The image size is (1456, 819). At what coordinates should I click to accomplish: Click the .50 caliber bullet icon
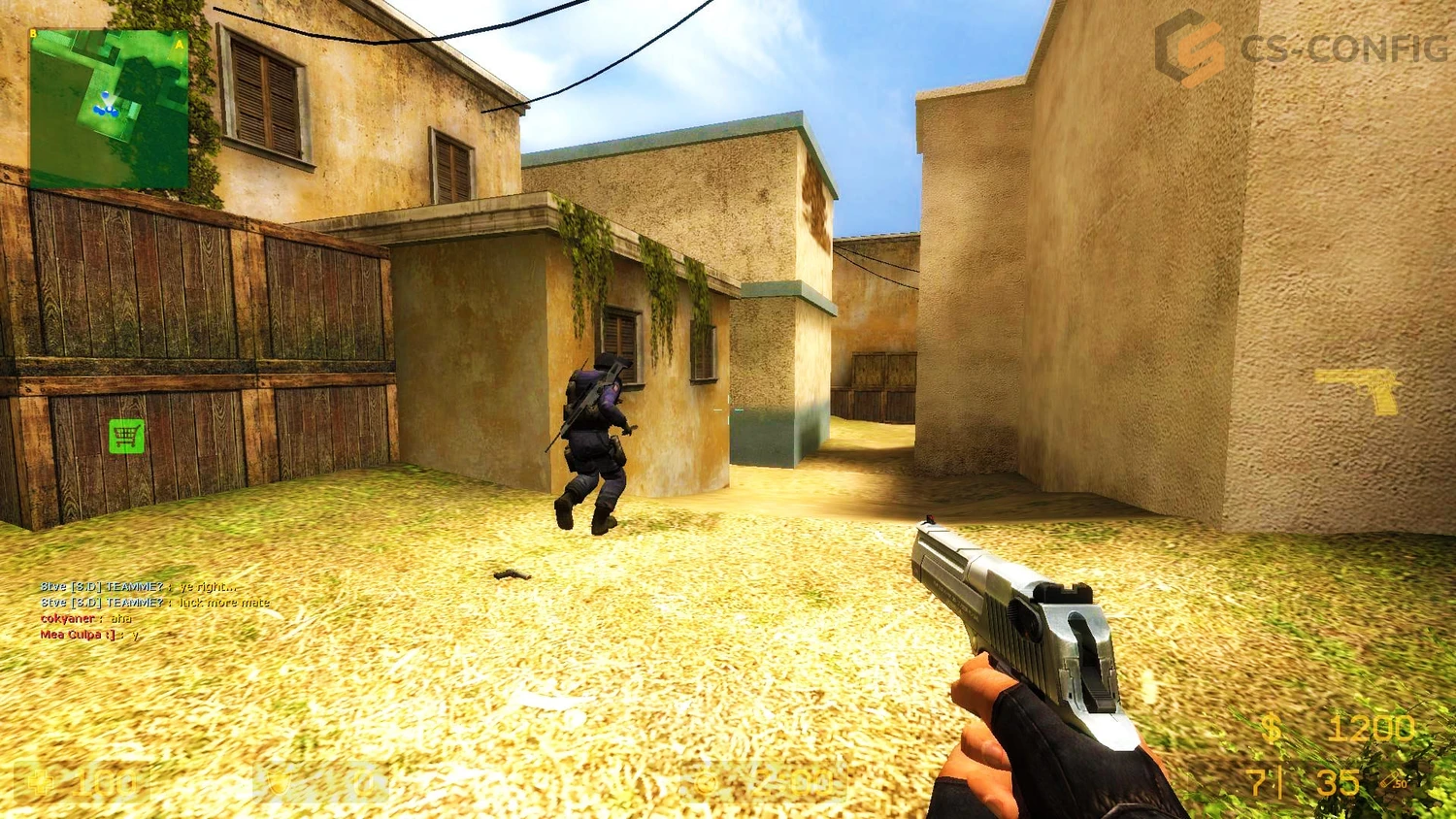click(x=1386, y=776)
